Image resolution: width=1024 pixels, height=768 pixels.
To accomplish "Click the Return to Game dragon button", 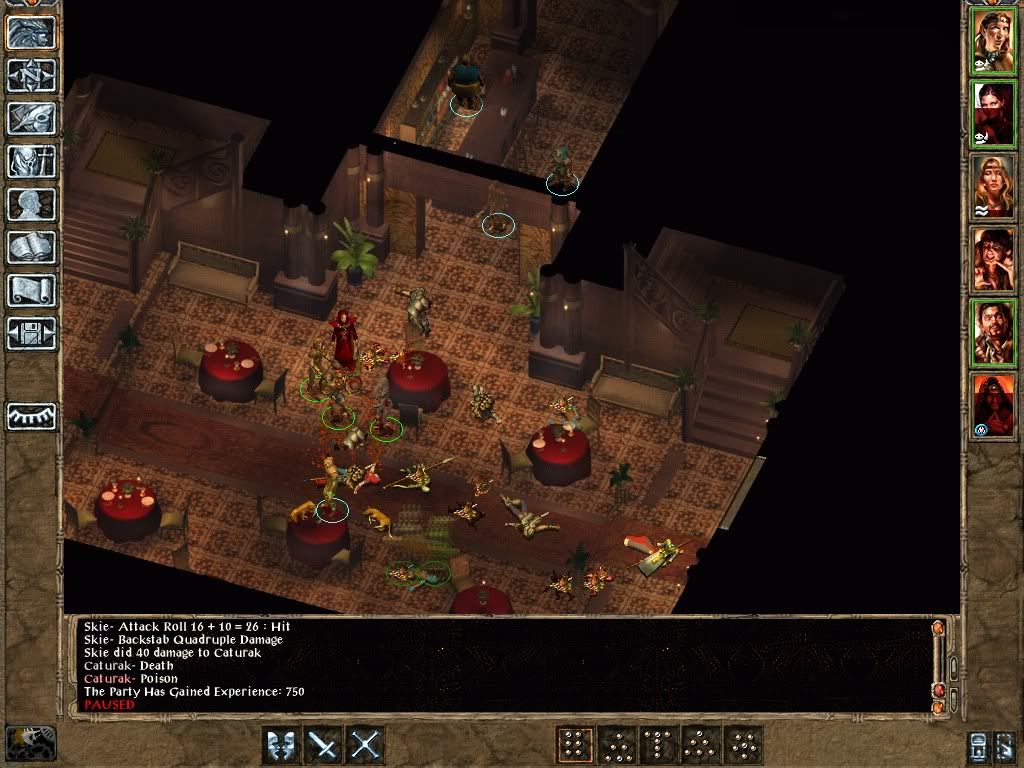I will [32, 32].
